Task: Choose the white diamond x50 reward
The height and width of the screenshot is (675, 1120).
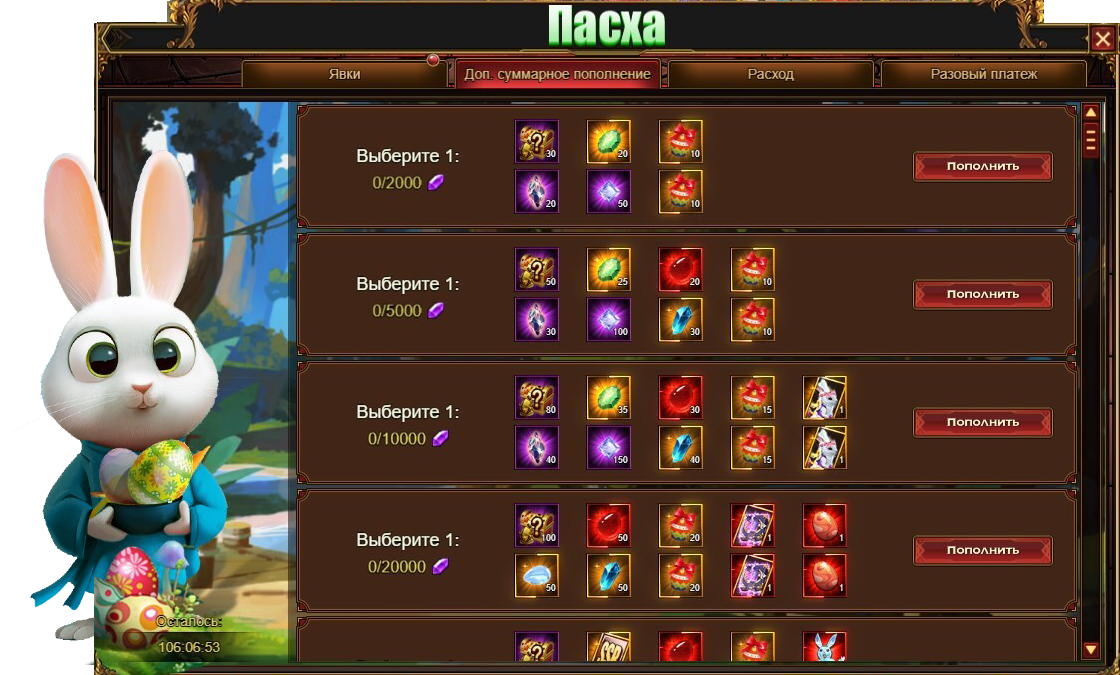Action: [536, 575]
